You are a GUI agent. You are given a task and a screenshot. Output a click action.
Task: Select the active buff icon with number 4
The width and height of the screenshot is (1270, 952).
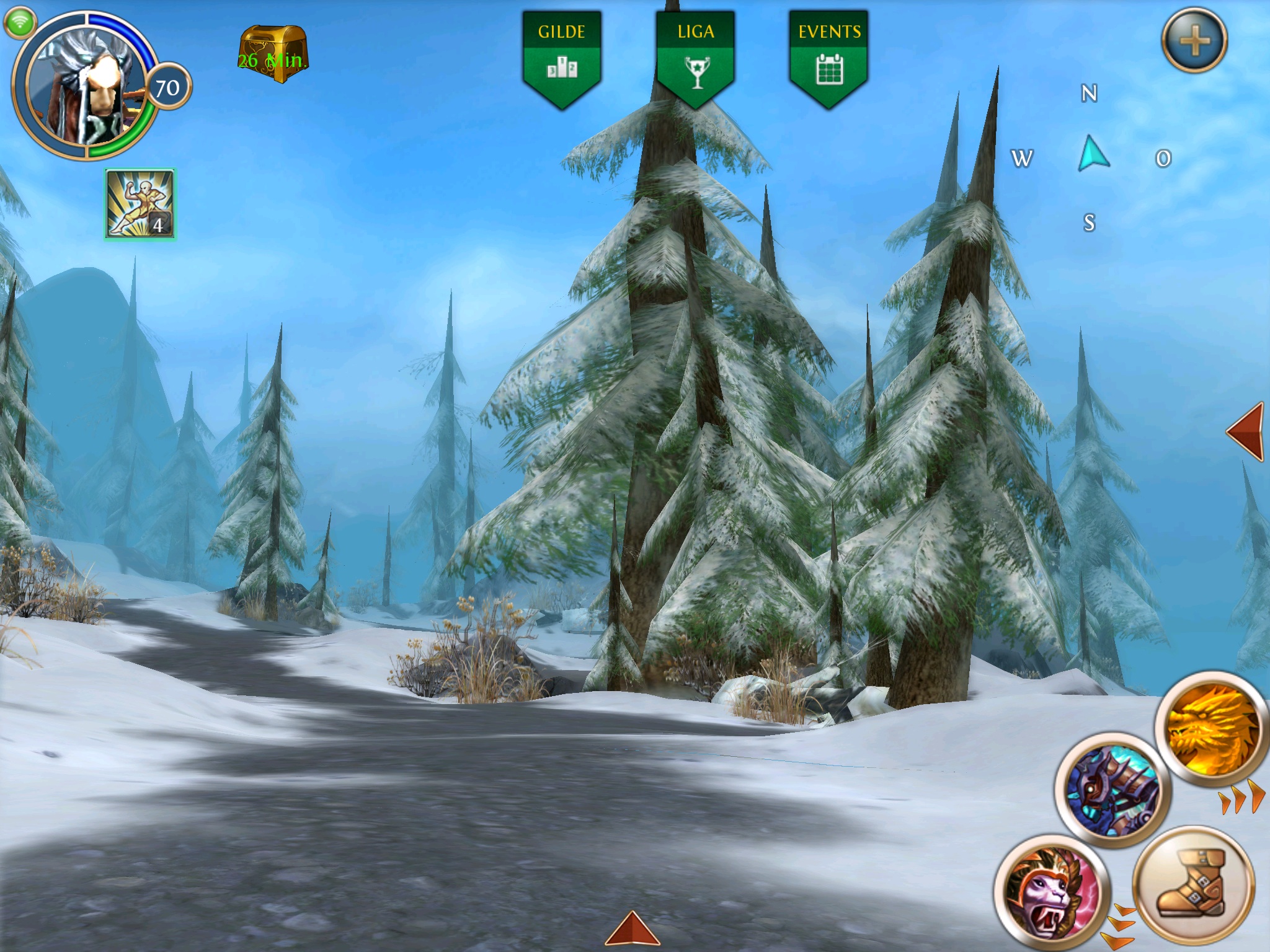(x=141, y=205)
